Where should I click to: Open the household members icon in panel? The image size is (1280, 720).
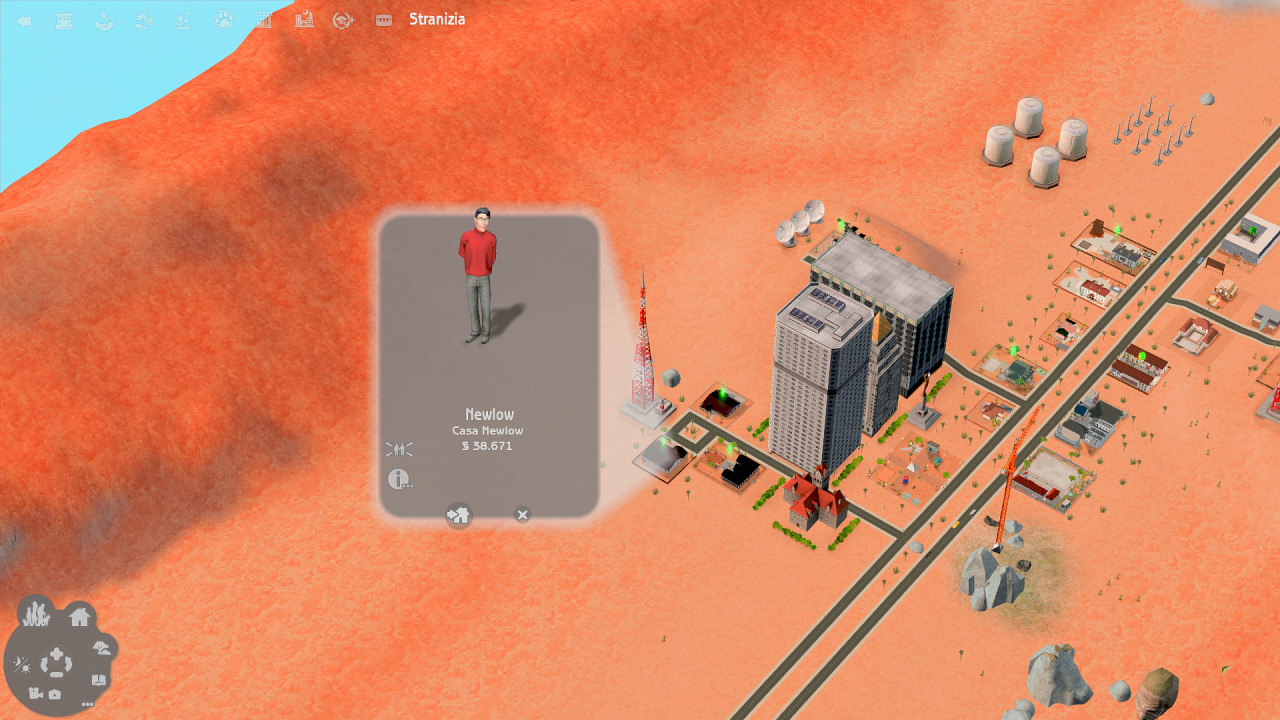[x=399, y=450]
